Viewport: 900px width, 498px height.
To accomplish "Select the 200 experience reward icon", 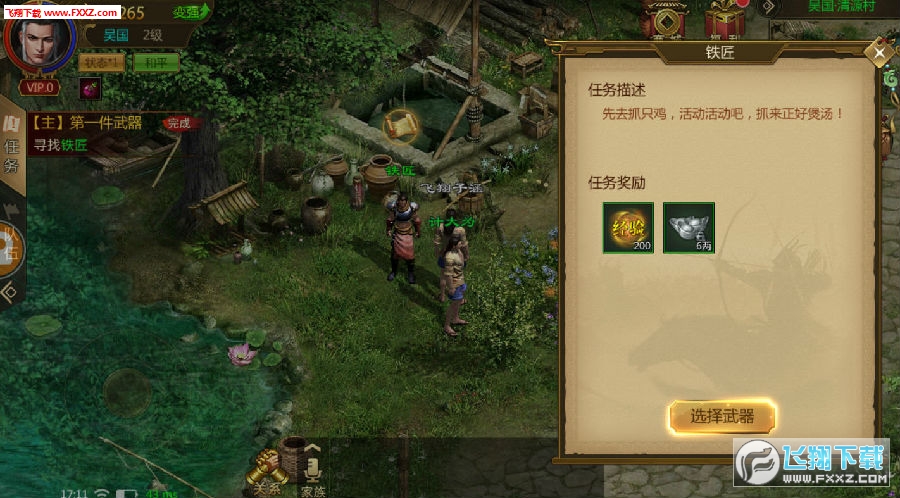I will click(x=628, y=227).
